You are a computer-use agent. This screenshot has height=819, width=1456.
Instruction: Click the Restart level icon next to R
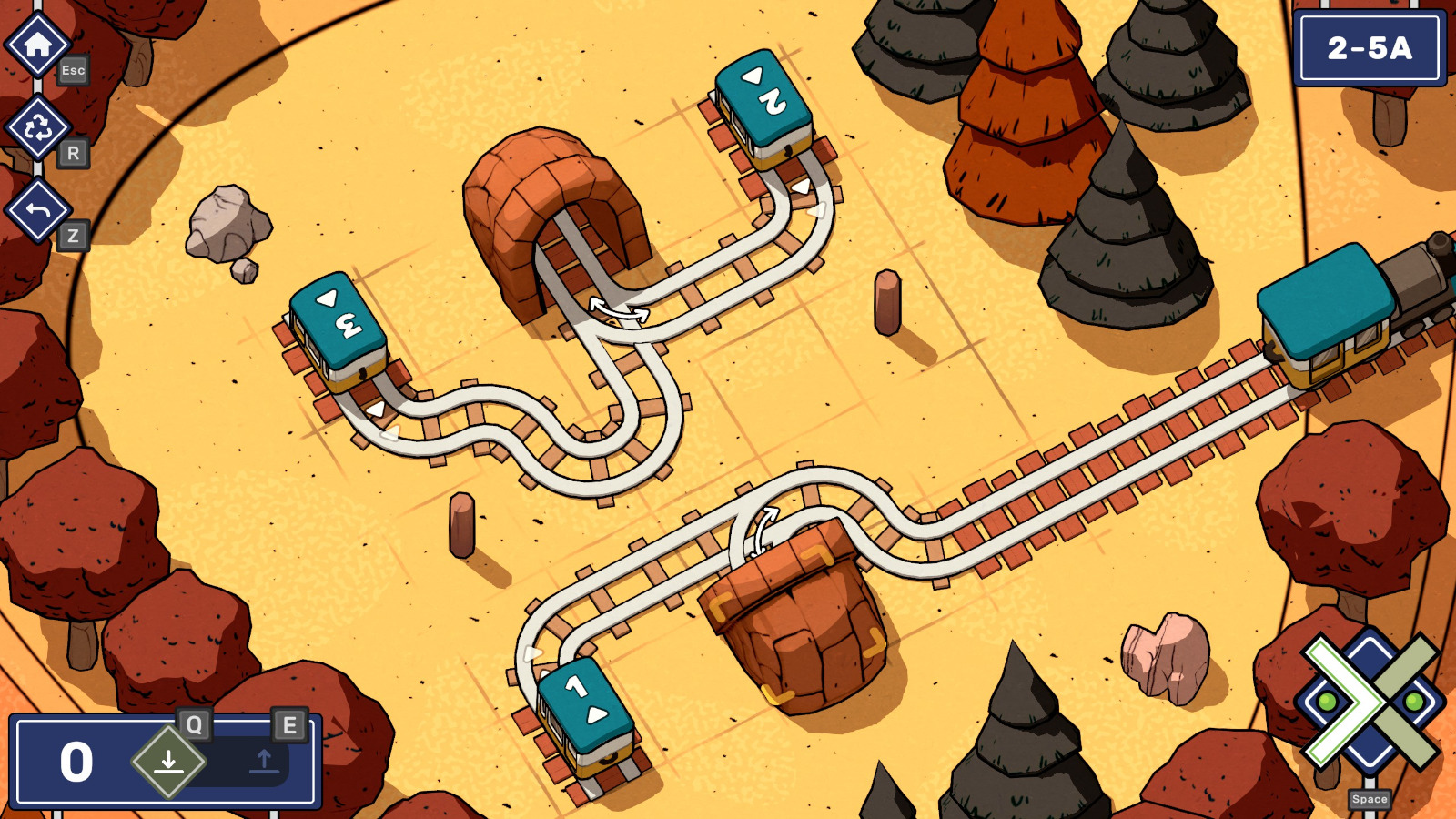click(38, 127)
